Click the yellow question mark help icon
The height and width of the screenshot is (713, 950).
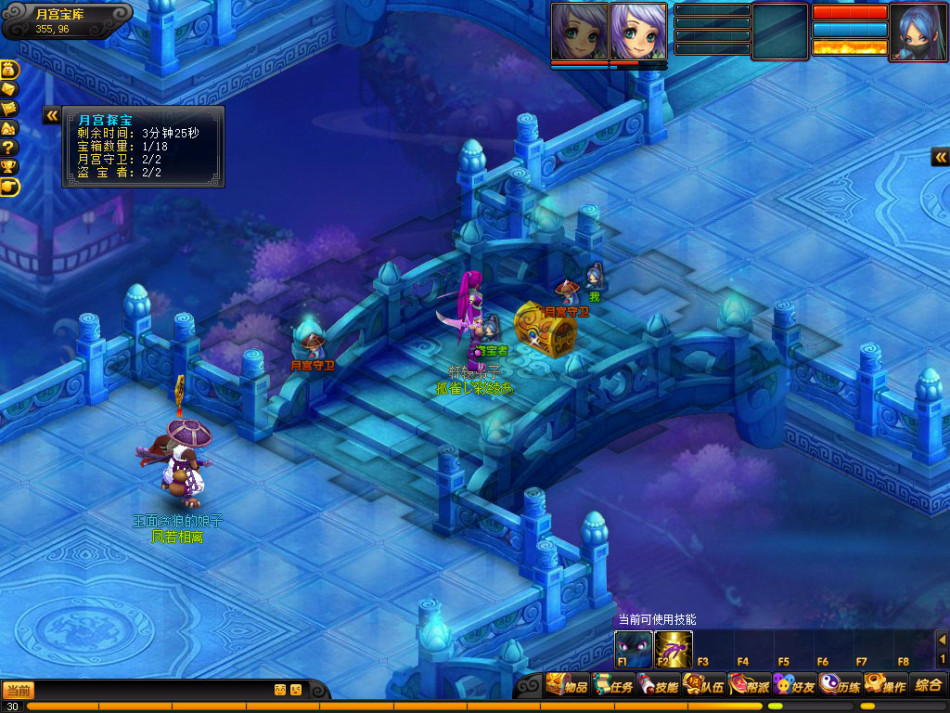coord(9,147)
